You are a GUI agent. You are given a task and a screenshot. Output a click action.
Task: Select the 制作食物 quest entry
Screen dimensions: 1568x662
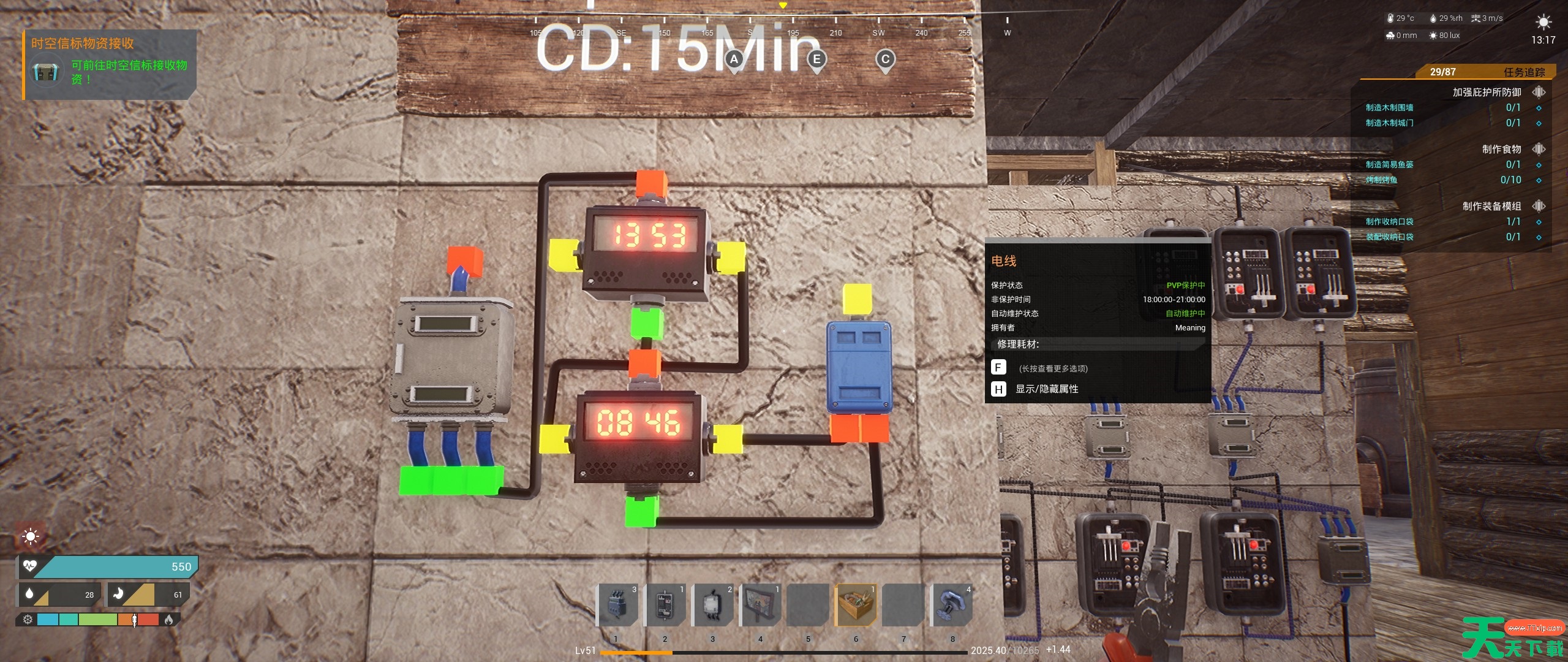tap(1501, 150)
